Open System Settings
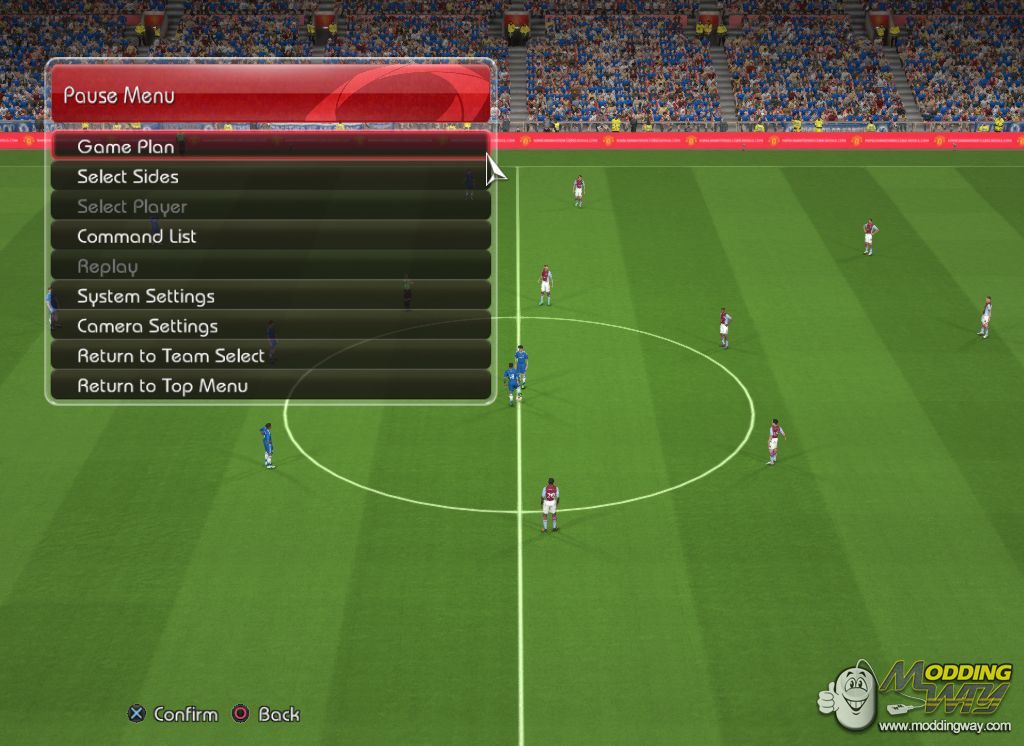 [146, 297]
